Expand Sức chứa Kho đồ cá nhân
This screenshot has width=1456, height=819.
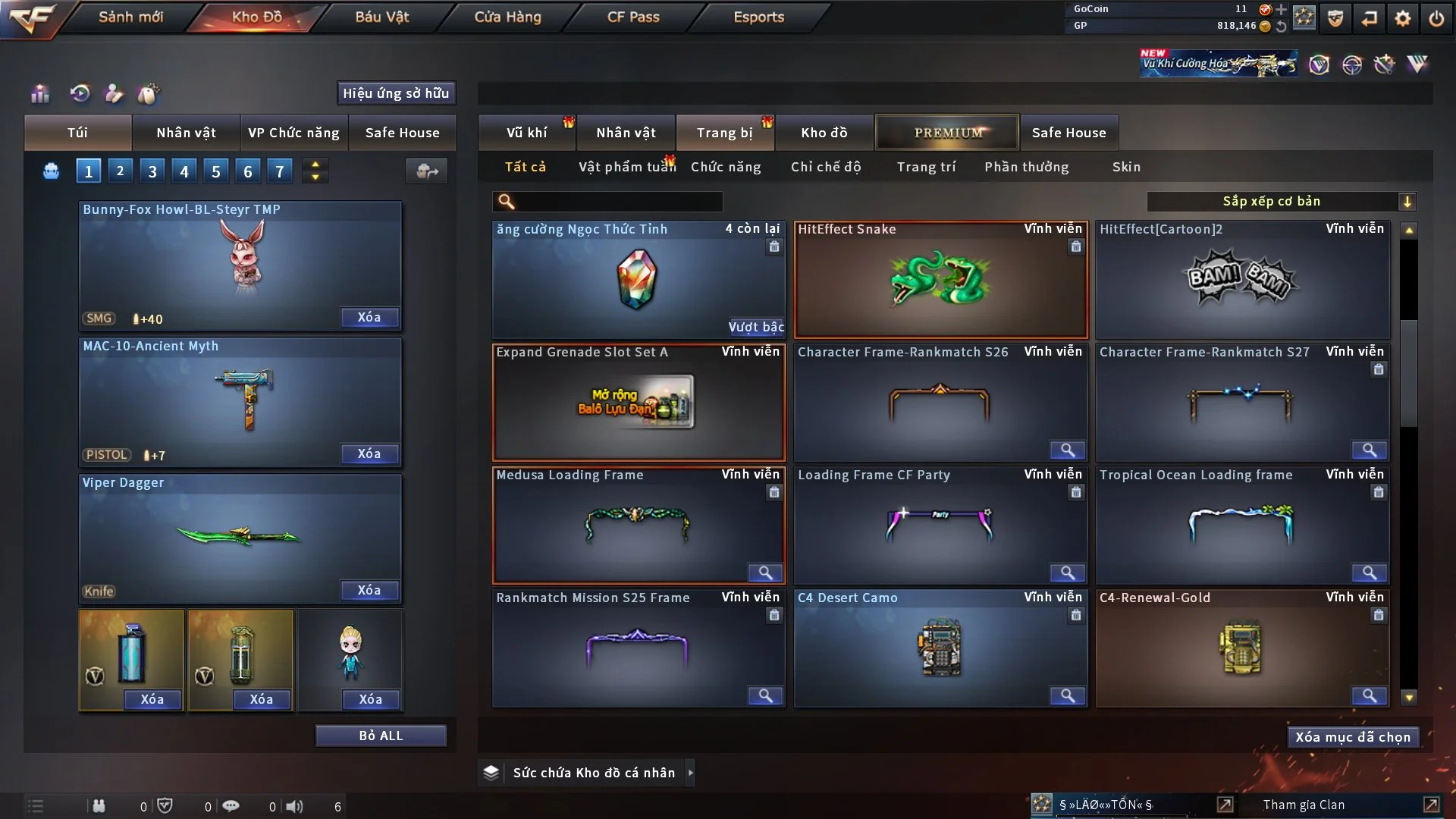[690, 773]
